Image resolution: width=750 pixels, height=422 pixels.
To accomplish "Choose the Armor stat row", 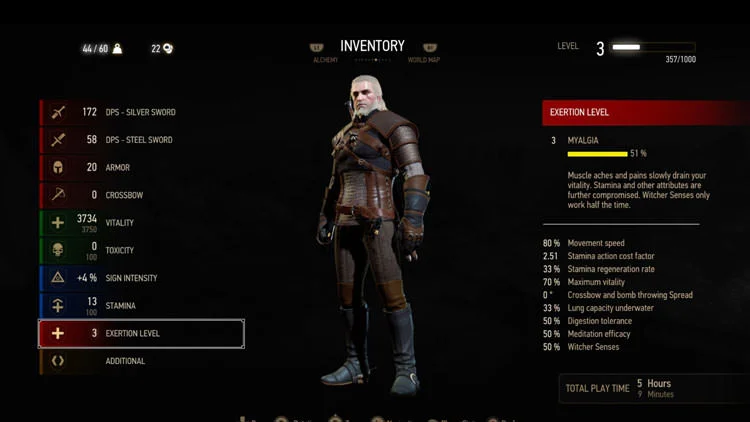I will click(140, 167).
